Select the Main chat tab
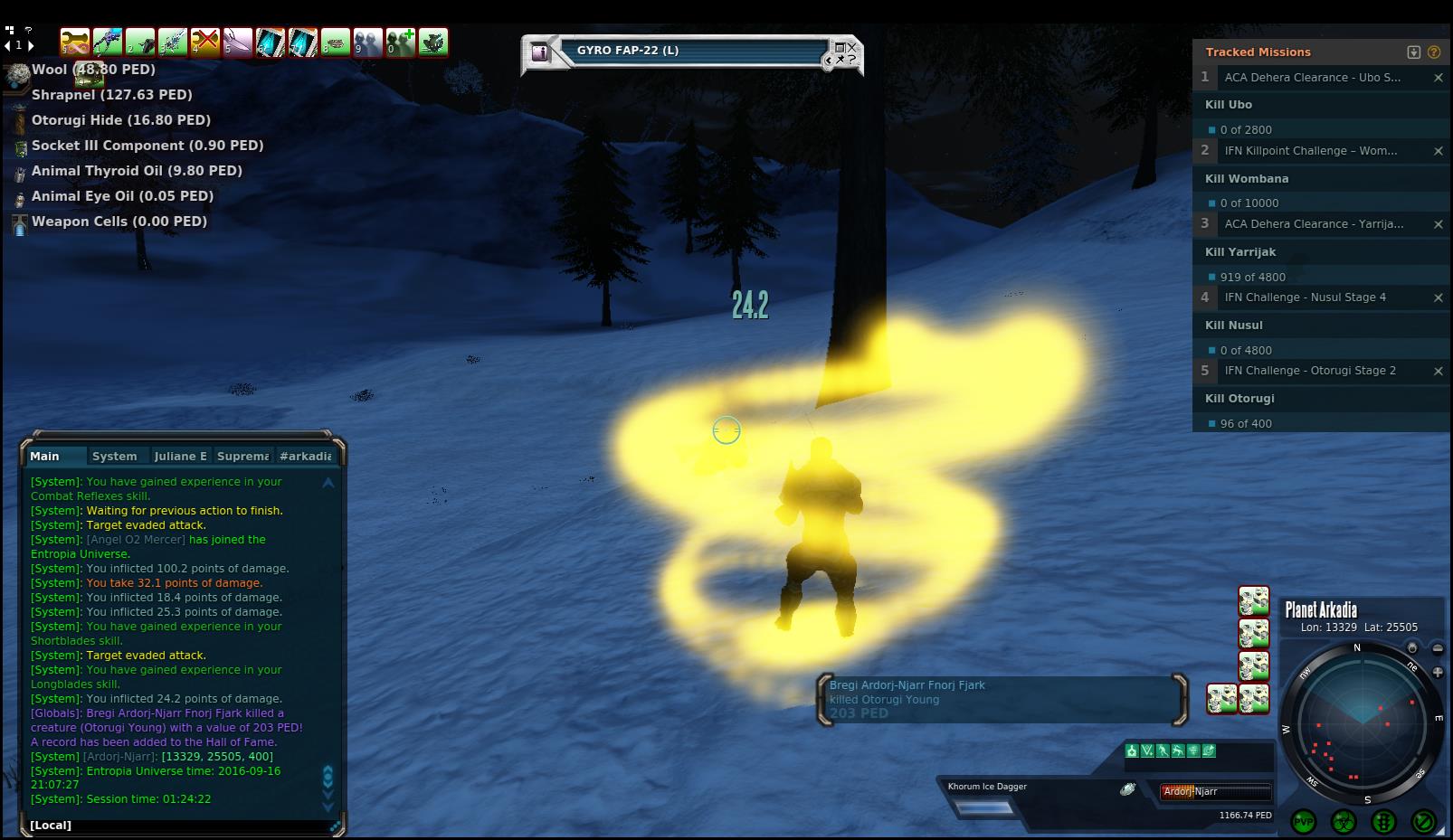The height and width of the screenshot is (840, 1453). (x=44, y=457)
